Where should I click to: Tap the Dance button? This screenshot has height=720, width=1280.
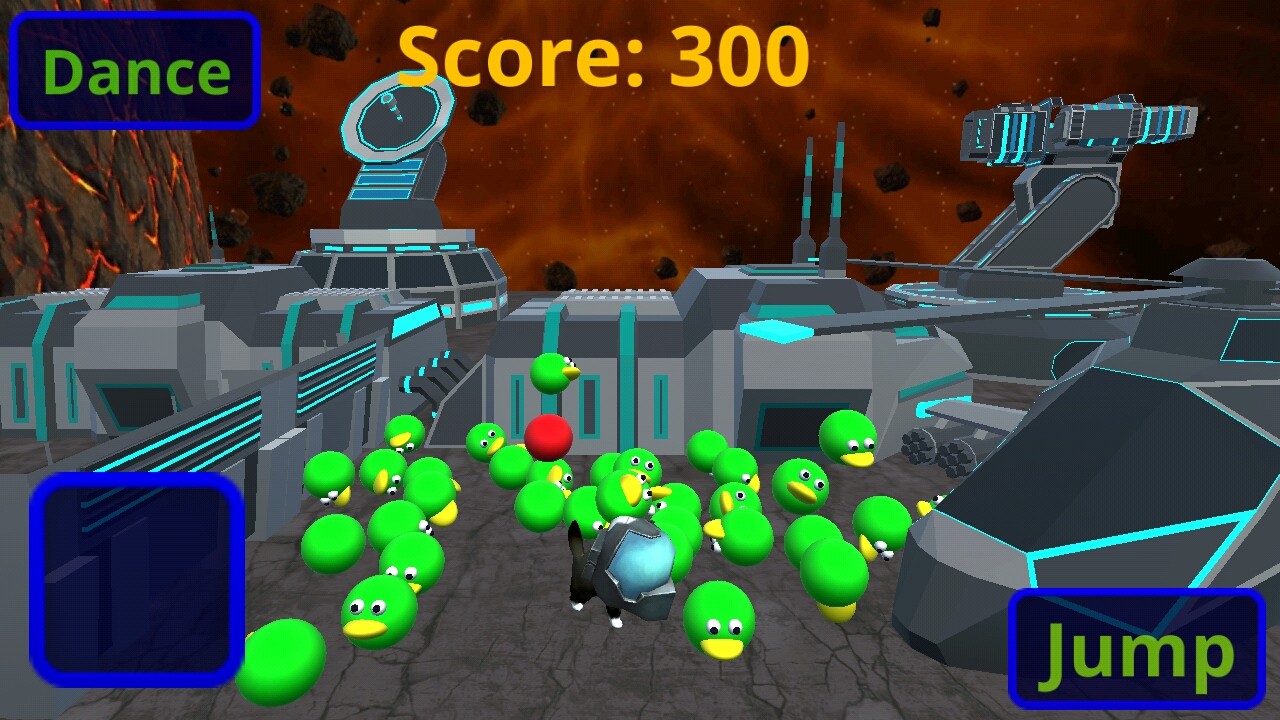(x=135, y=71)
